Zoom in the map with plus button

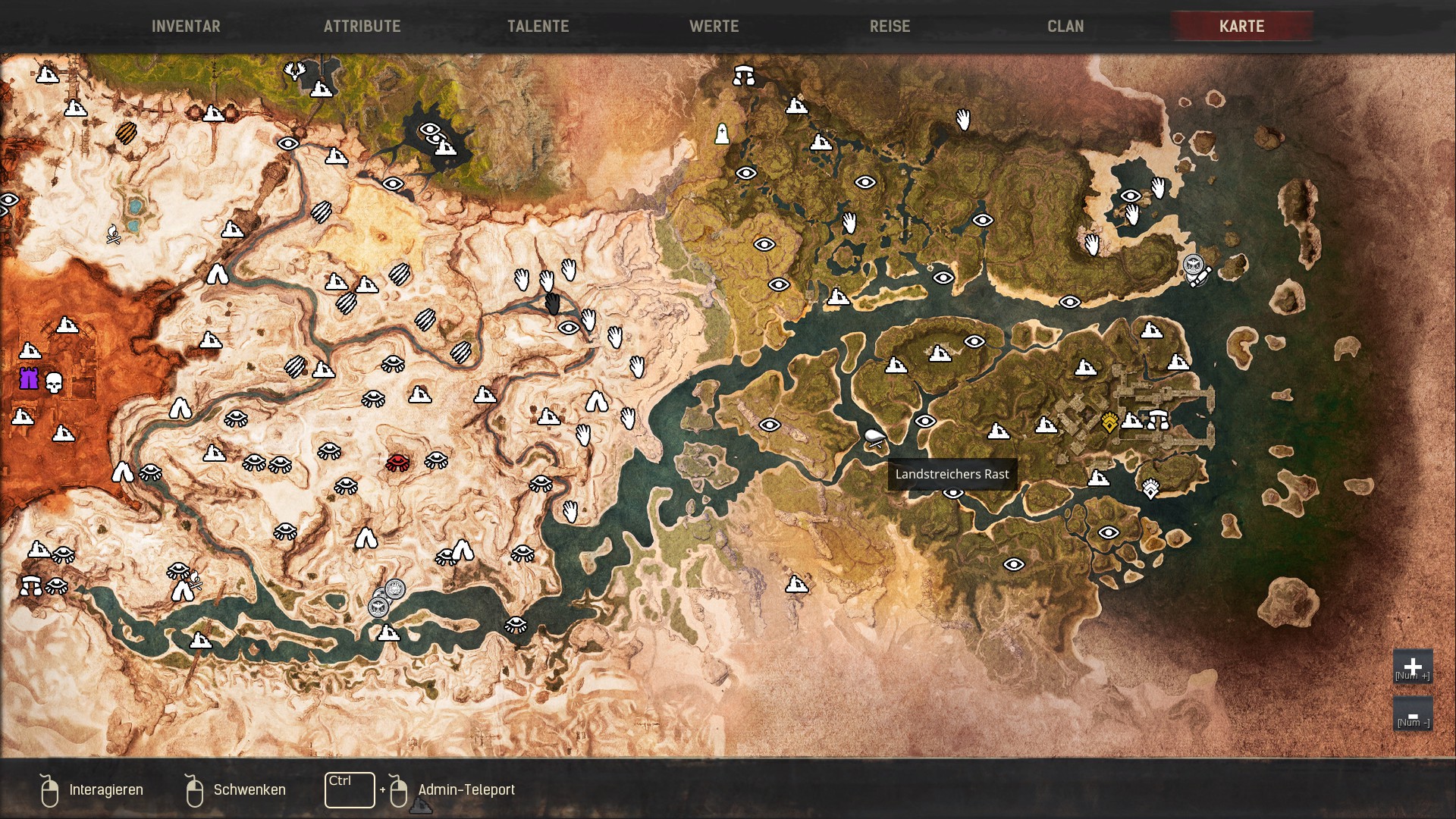1412,667
